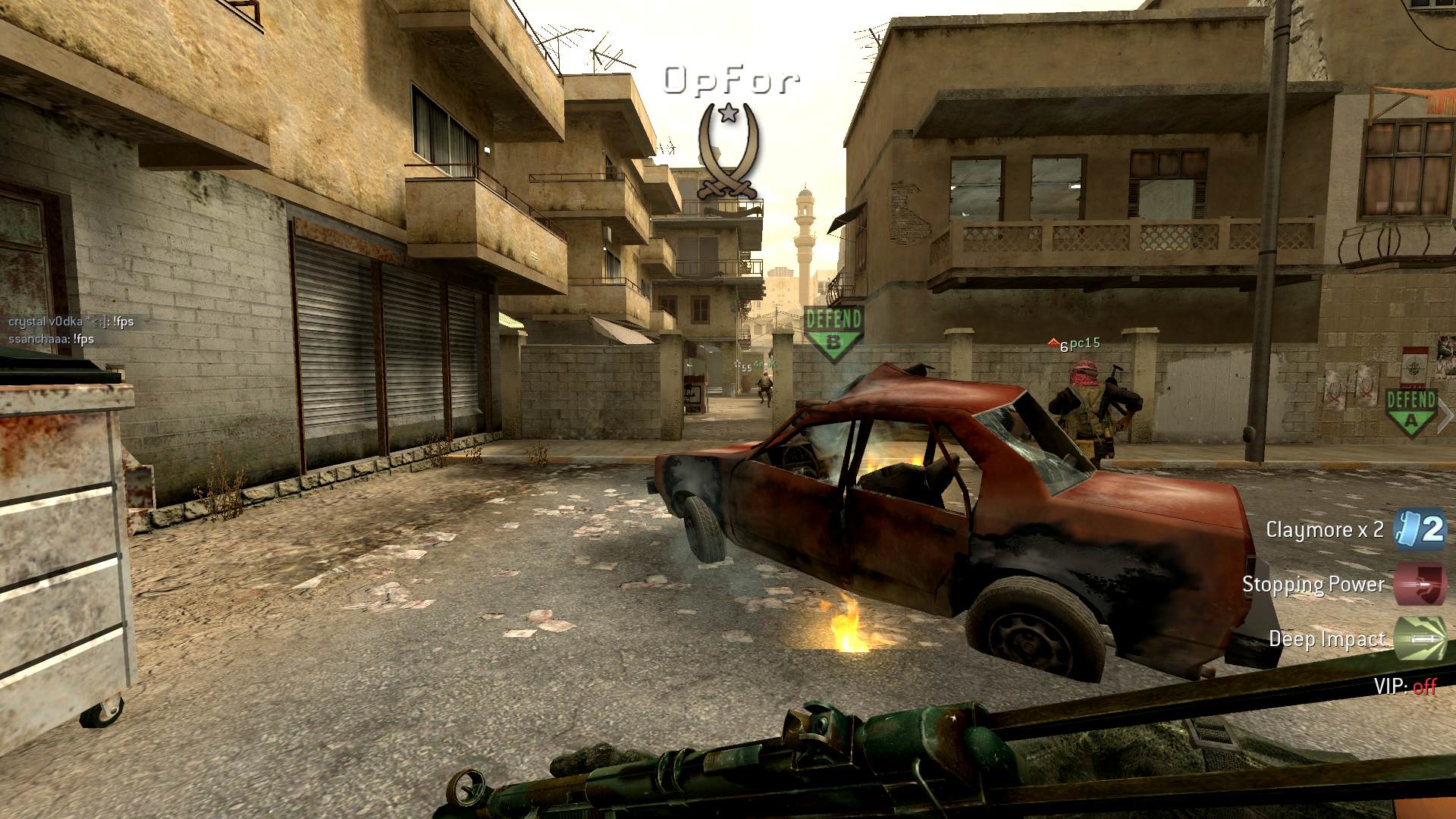Click the Defend B objective marker

(833, 332)
